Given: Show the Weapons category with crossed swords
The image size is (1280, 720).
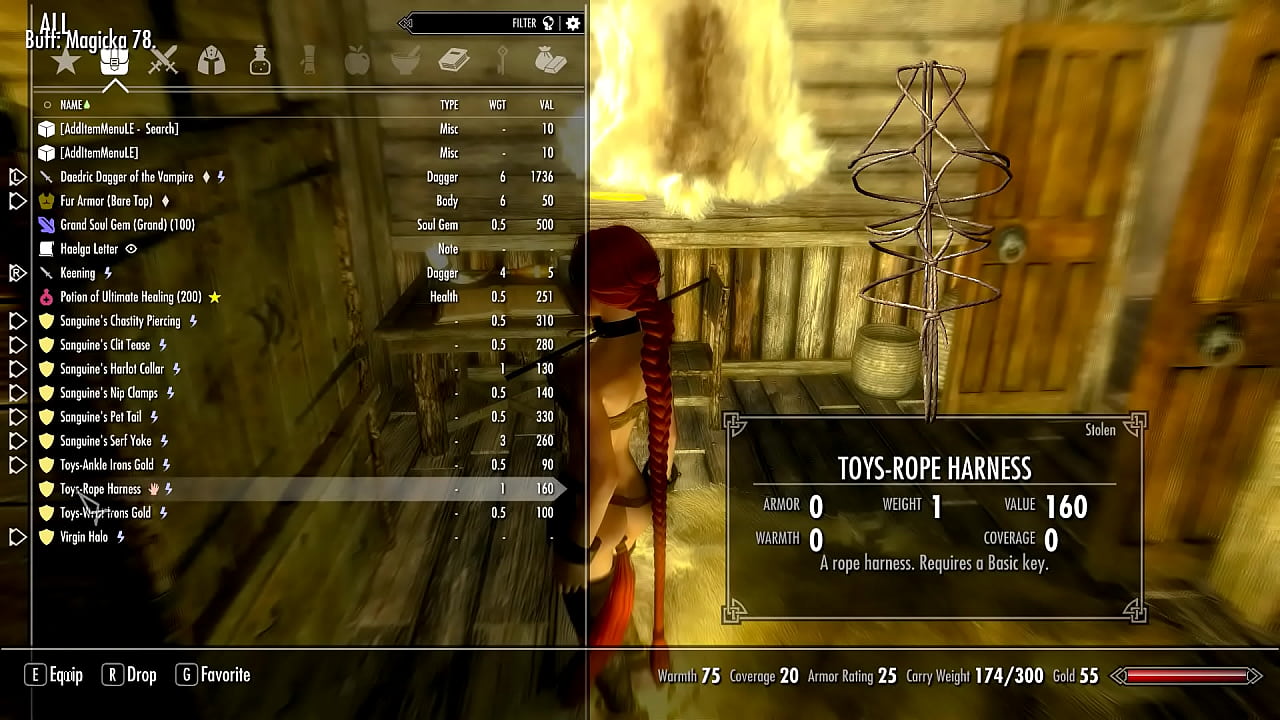Looking at the screenshot, I should click(163, 62).
